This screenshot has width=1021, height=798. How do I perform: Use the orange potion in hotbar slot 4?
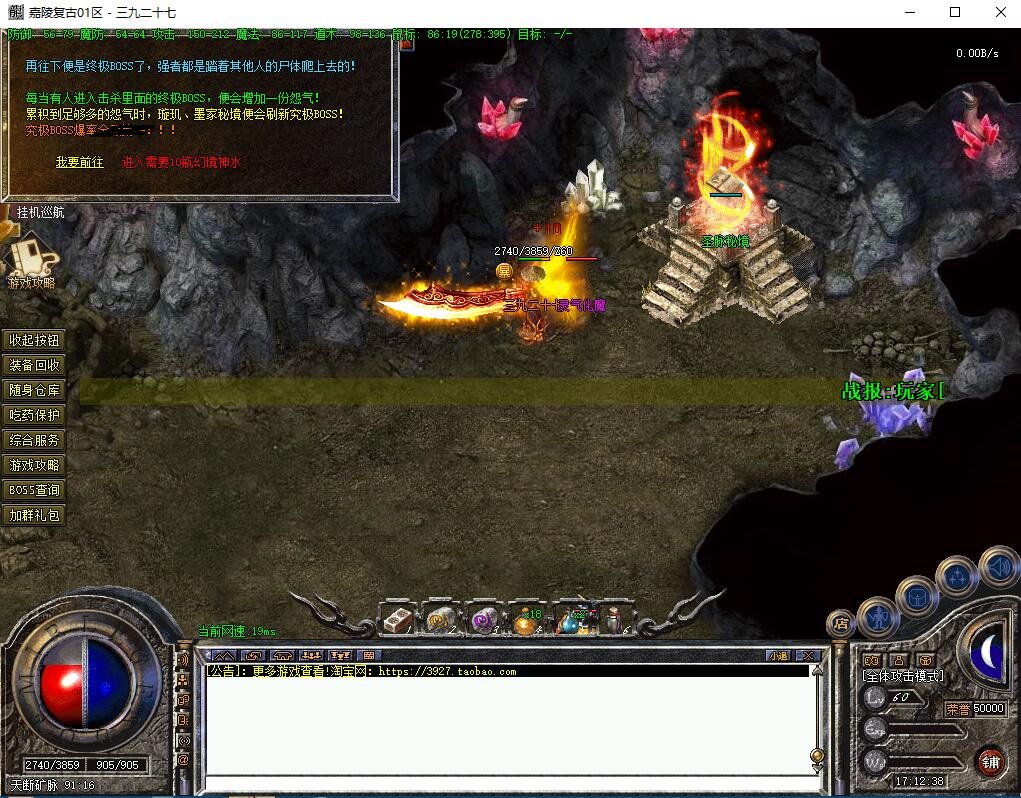(x=526, y=621)
